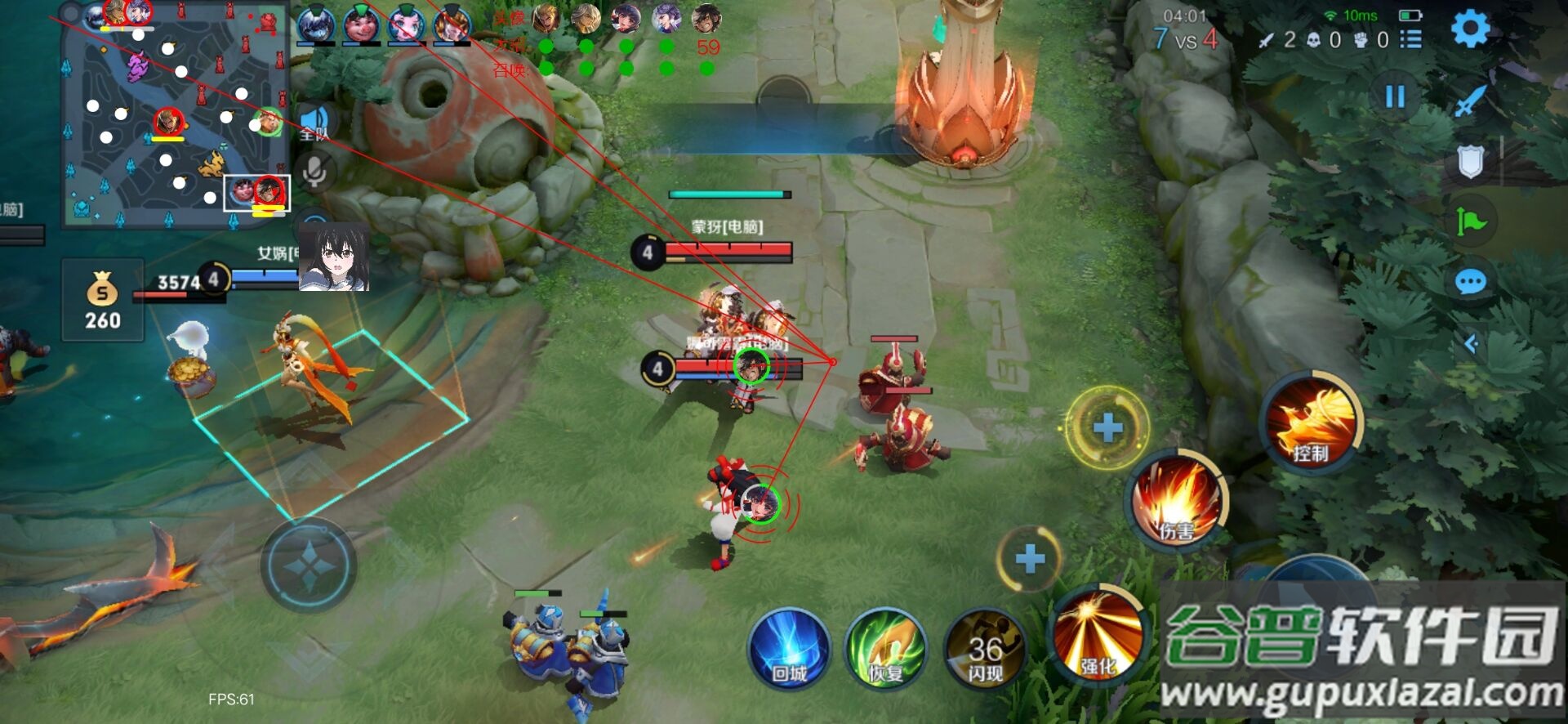Pause the match
This screenshot has width=1568, height=724.
pos(1395,97)
